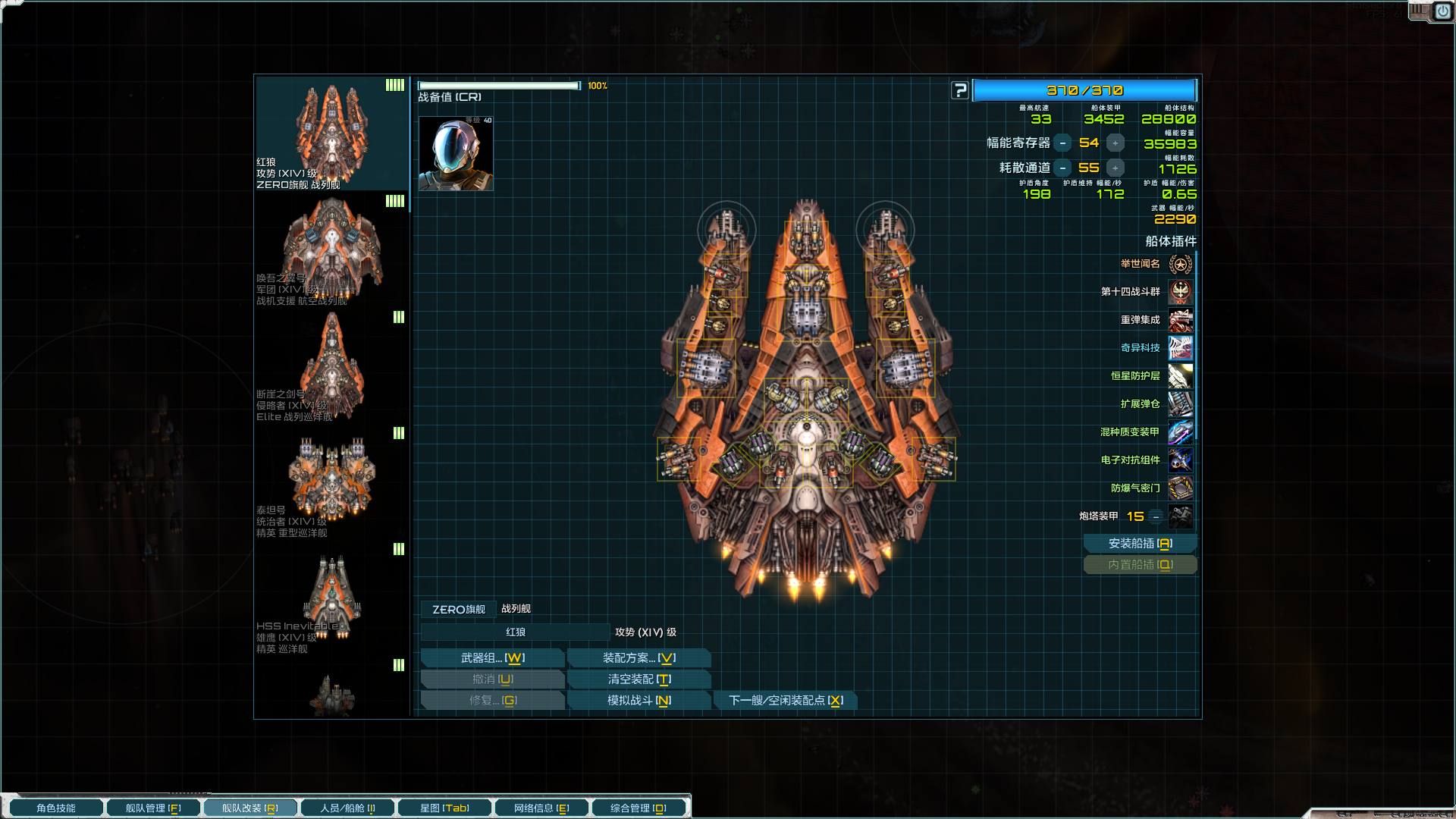The width and height of the screenshot is (1456, 819).
Task: Select the 断崖之剑号 battlecruiser in list
Action: coord(331,368)
